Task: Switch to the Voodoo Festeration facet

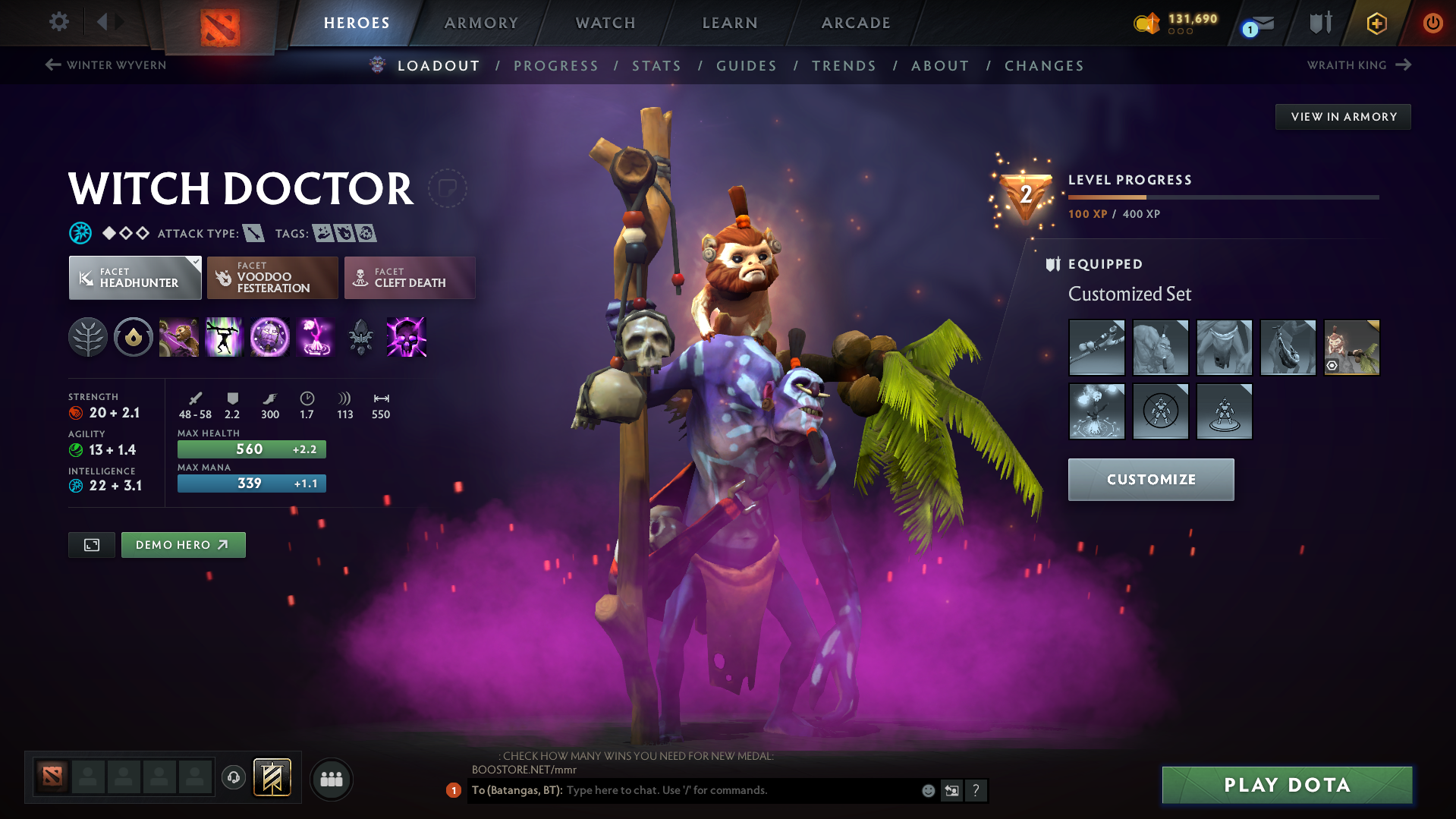Action: (272, 278)
